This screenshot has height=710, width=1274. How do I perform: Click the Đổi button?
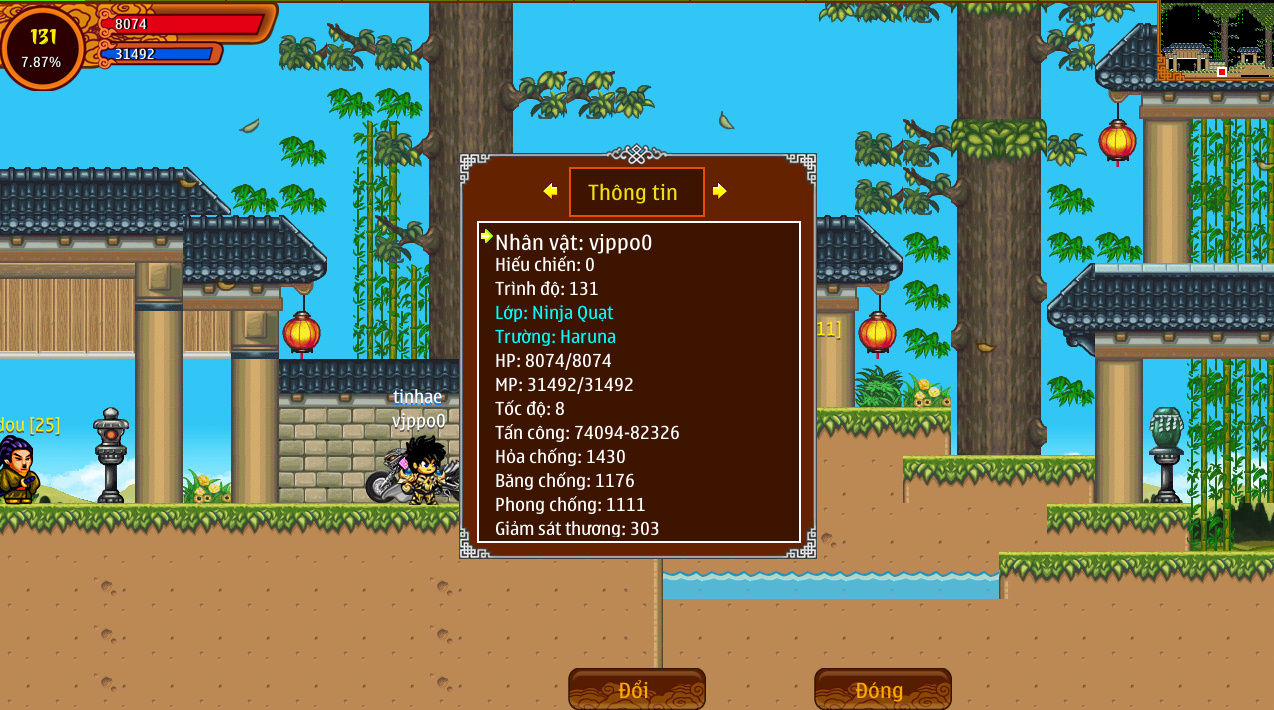[x=636, y=690]
